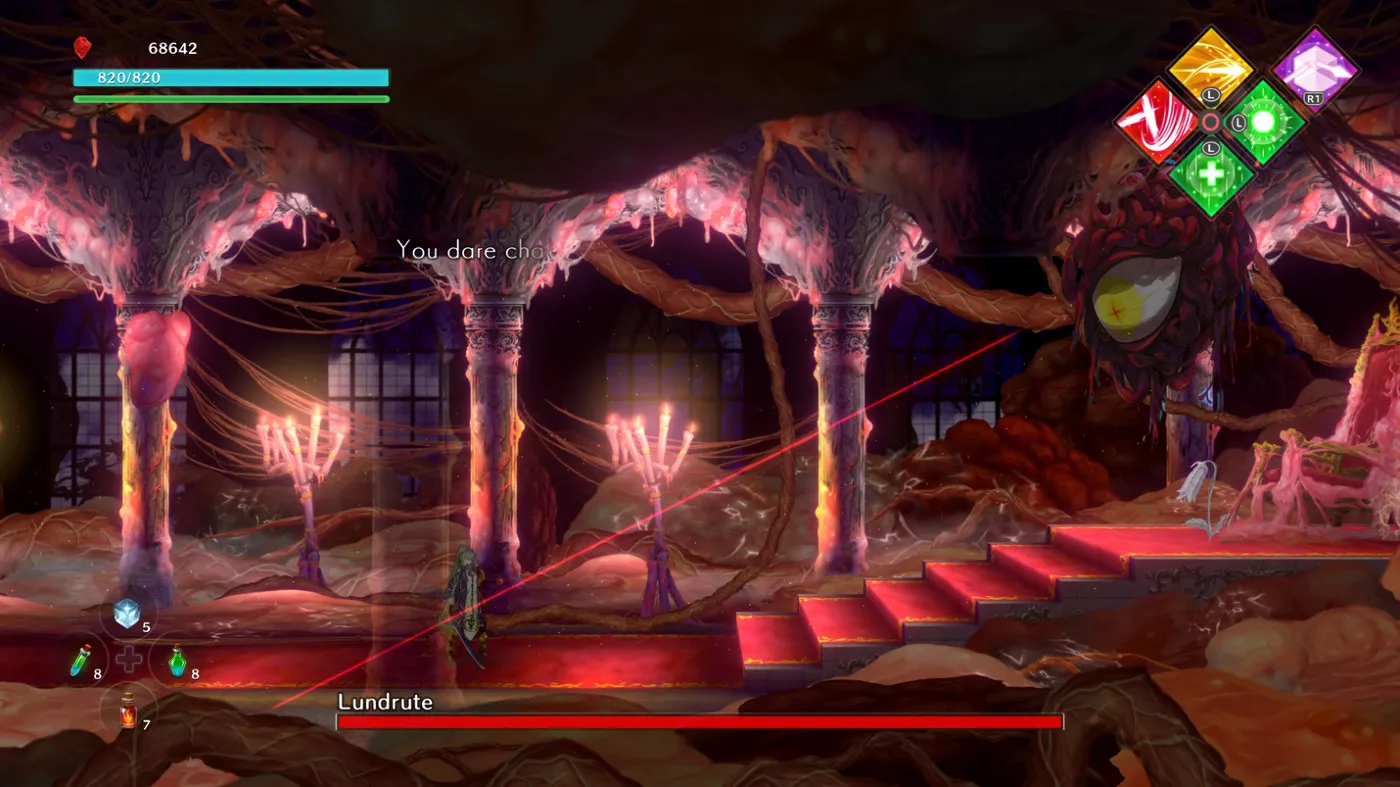Cast the green cross healing skill
1400x787 pixels.
[1210, 176]
